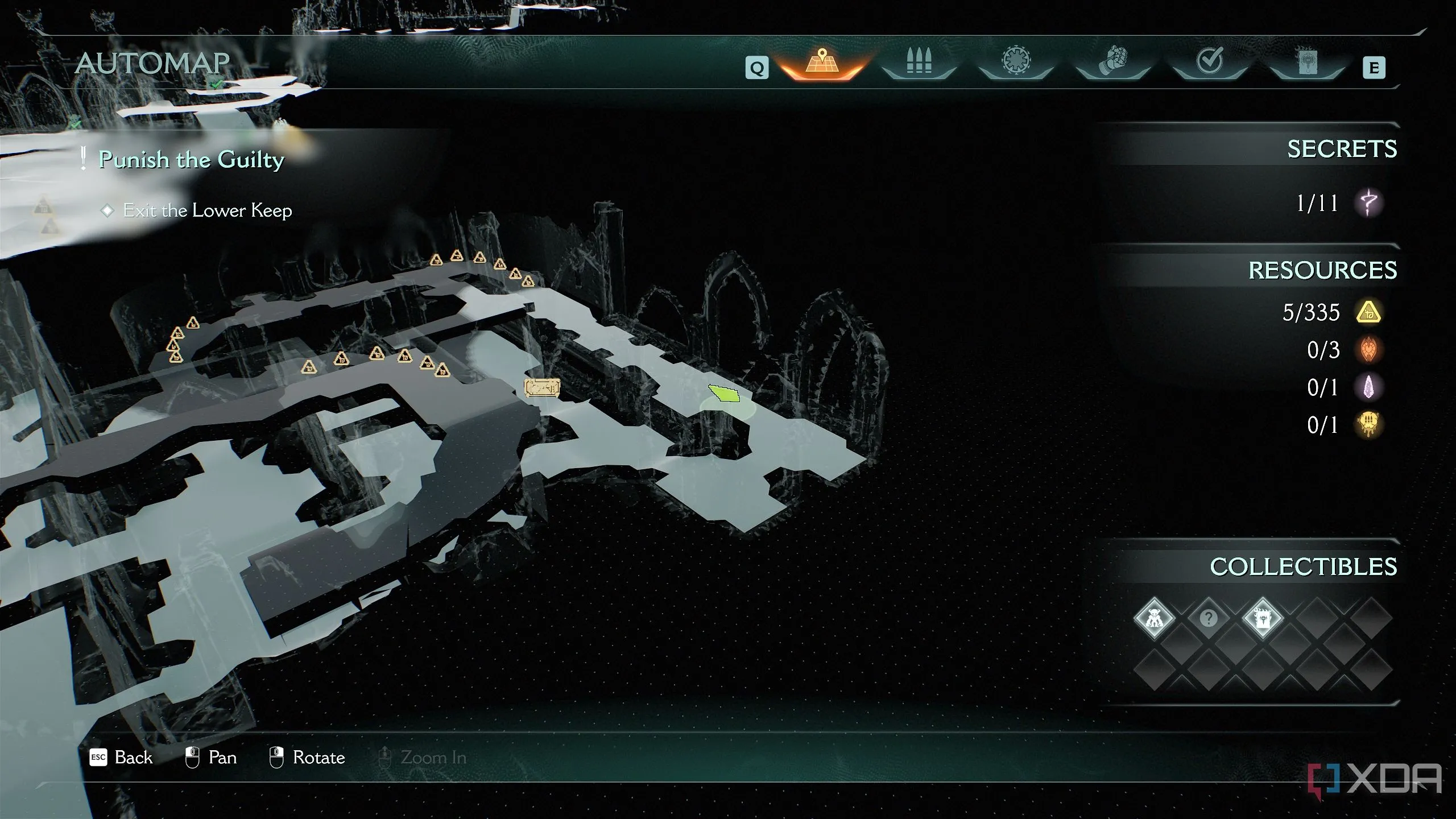This screenshot has height=819, width=1456.
Task: Click the Back button
Action: [x=121, y=758]
